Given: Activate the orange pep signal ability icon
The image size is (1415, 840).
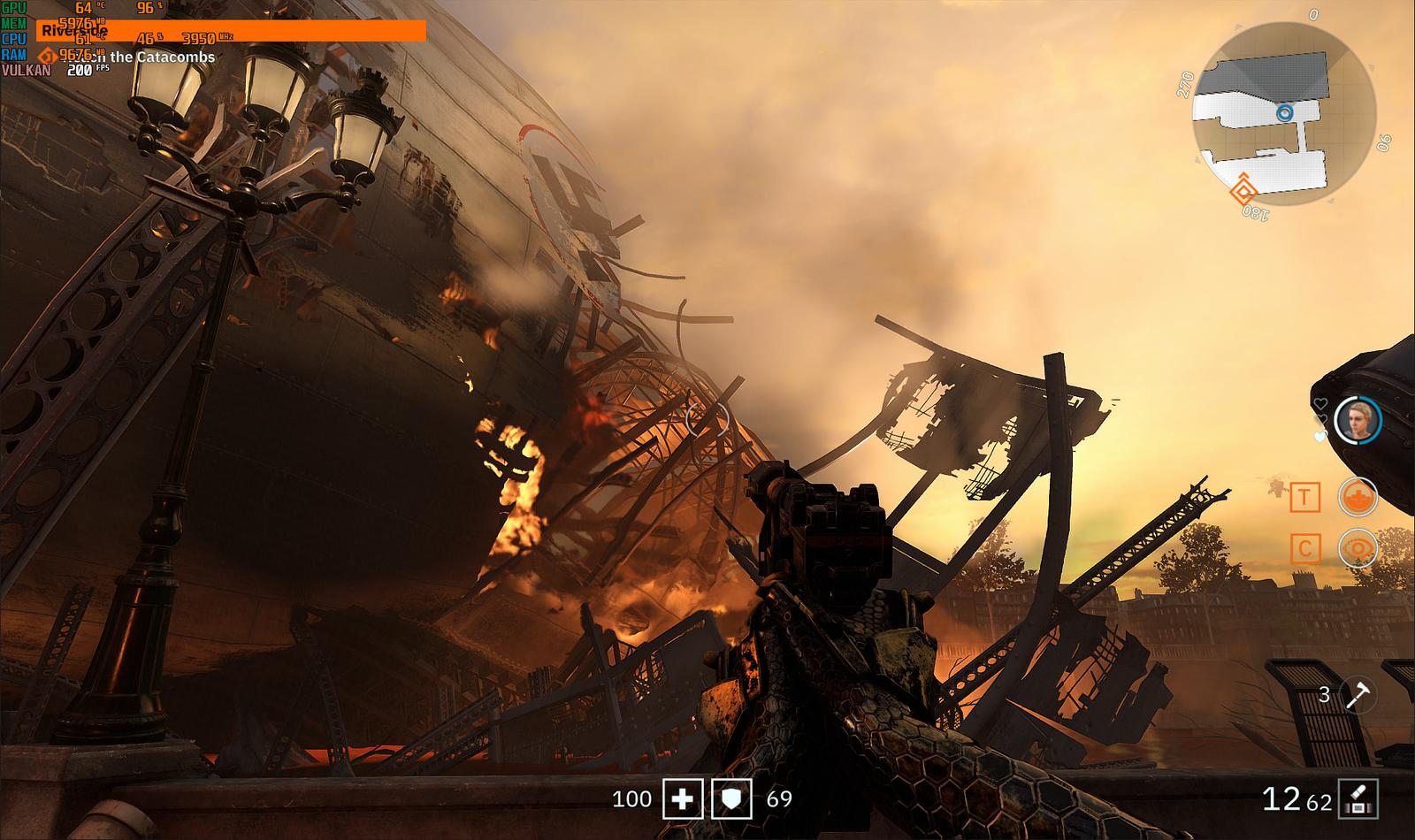Looking at the screenshot, I should click(x=1358, y=498).
